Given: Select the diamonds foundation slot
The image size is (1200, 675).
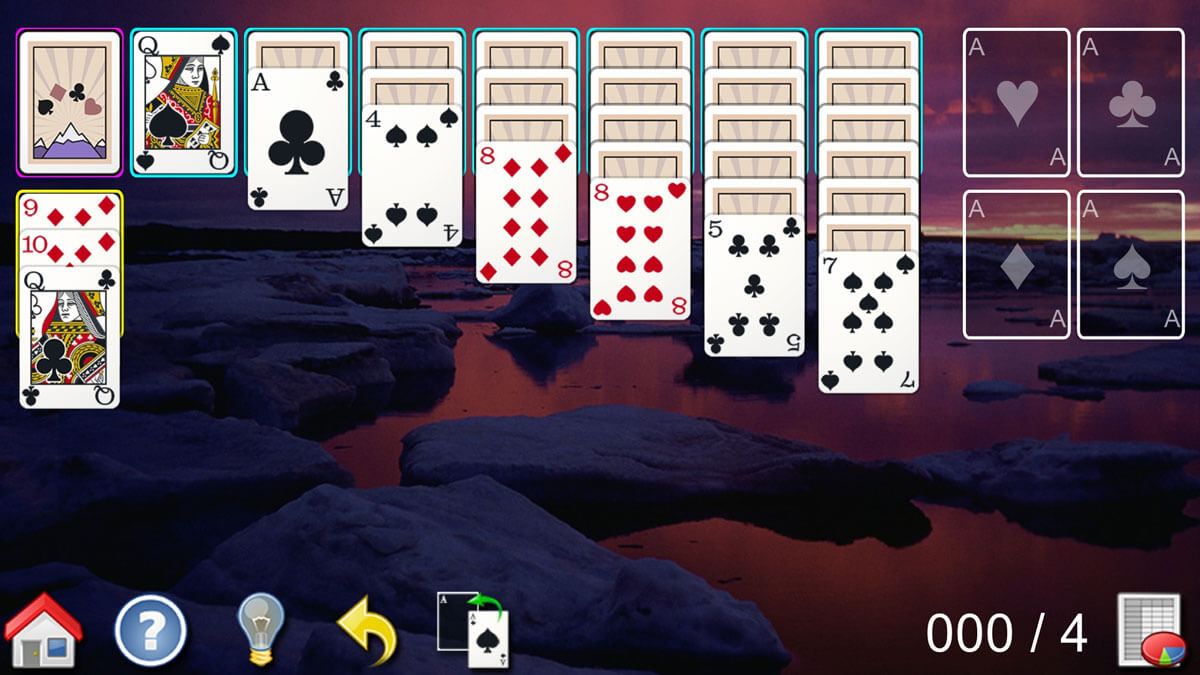Looking at the screenshot, I should click(x=1016, y=265).
